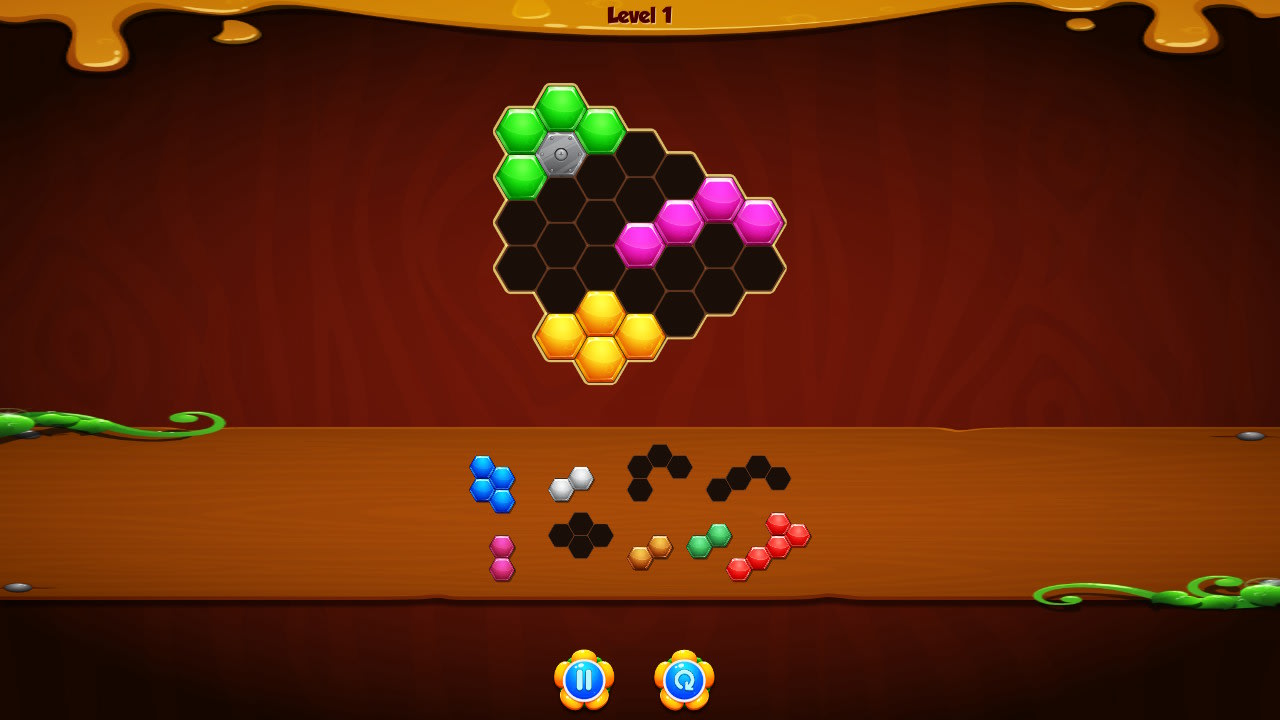Viewport: 1280px width, 720px height.
Task: Select the purple vertical two-hex piece
Action: (500, 555)
